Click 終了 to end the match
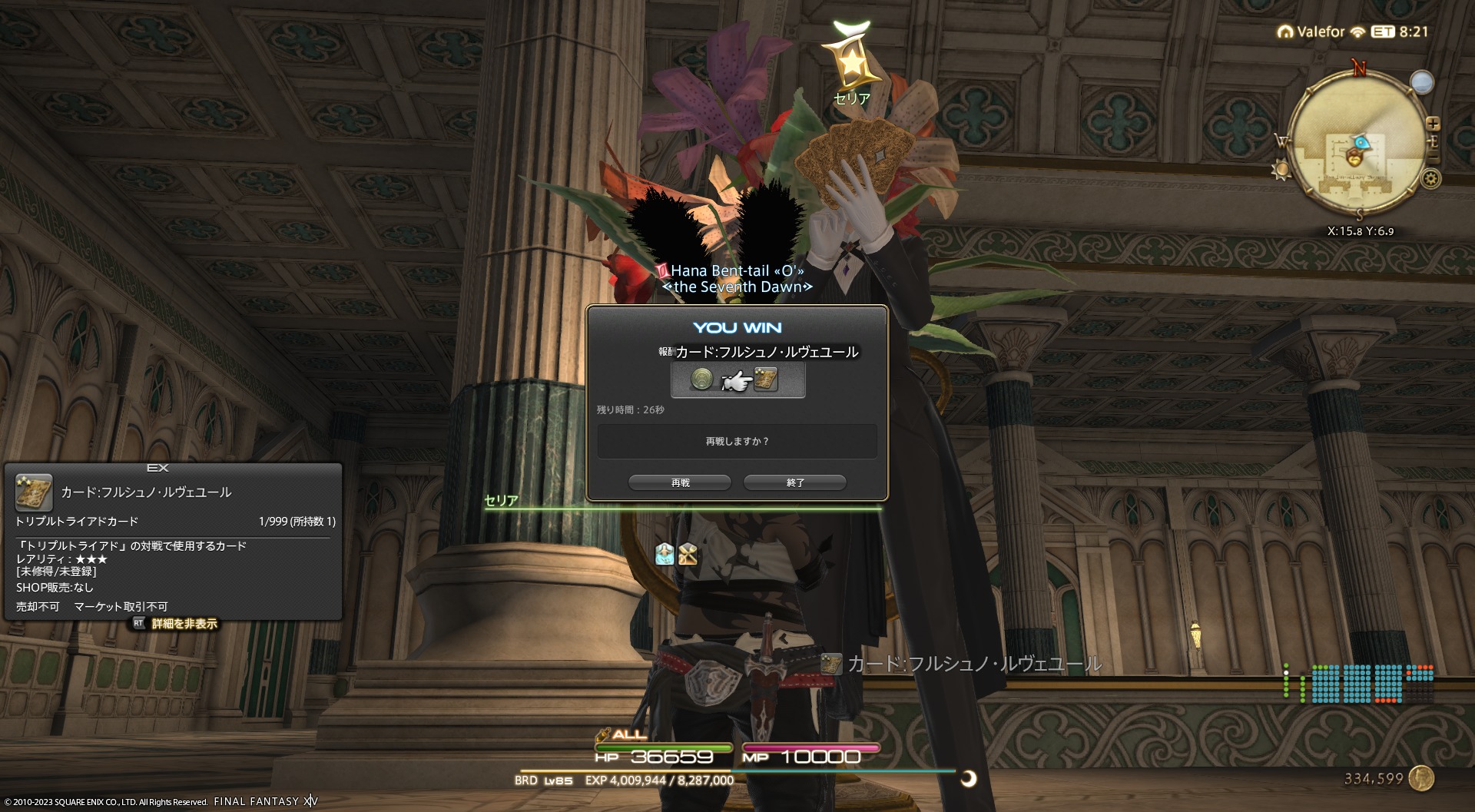This screenshot has width=1475, height=812. point(794,482)
